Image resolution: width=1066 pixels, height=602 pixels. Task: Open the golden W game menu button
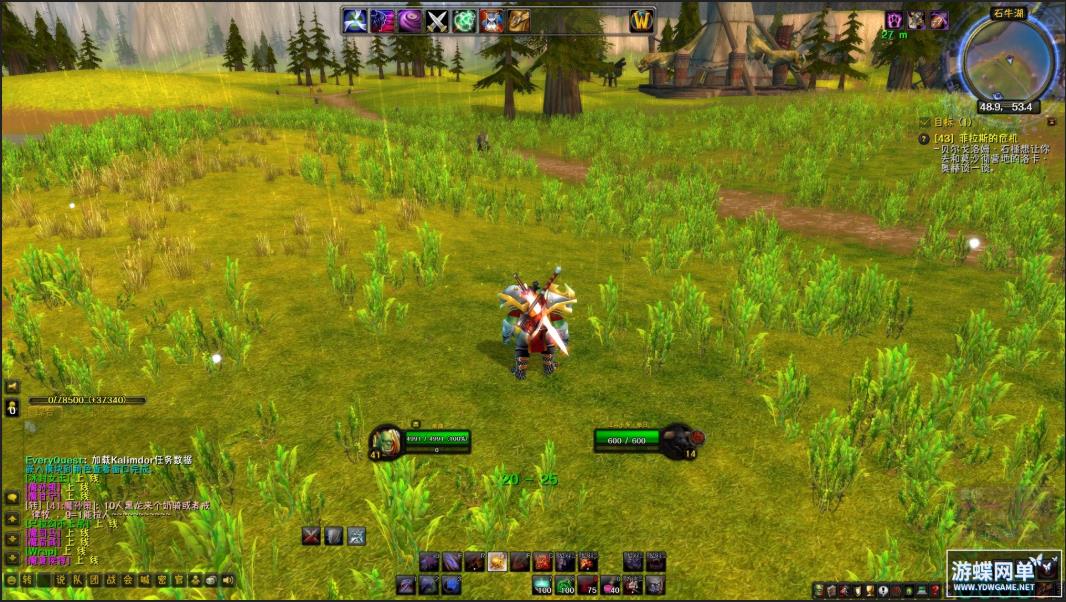(641, 21)
